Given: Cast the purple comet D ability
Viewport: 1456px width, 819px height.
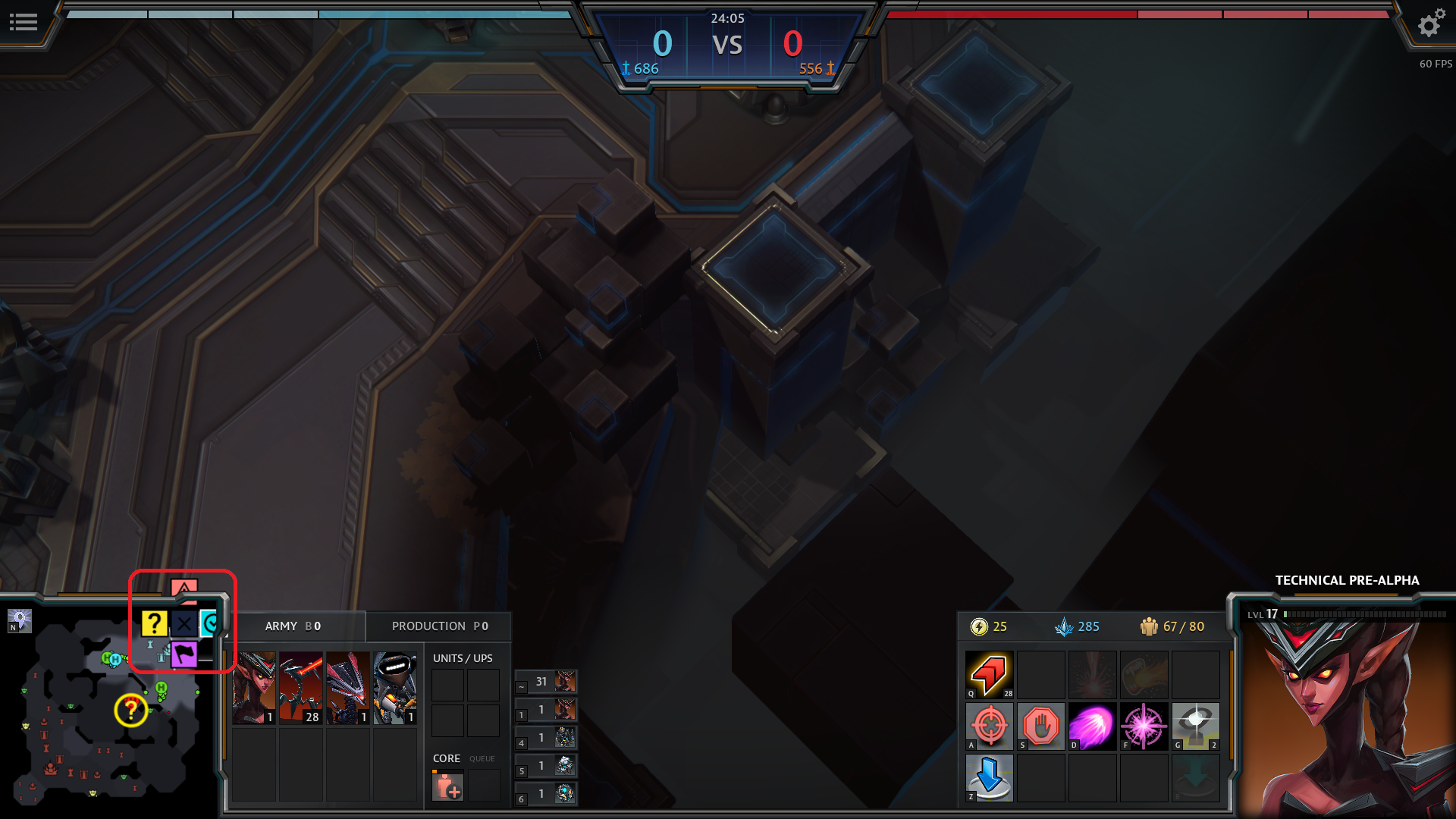Looking at the screenshot, I should coord(1092,726).
